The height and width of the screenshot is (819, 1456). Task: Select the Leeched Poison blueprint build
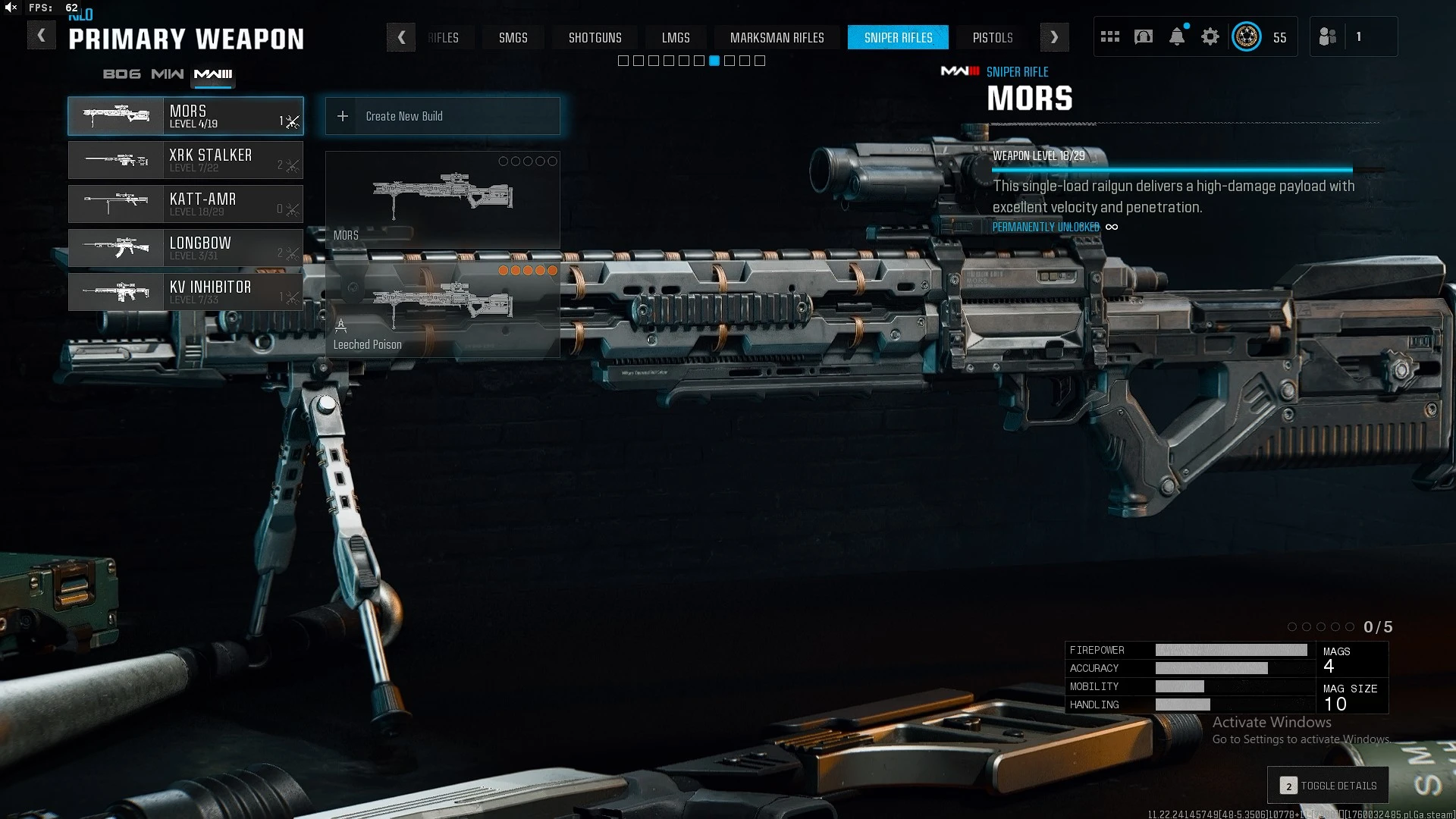point(442,309)
